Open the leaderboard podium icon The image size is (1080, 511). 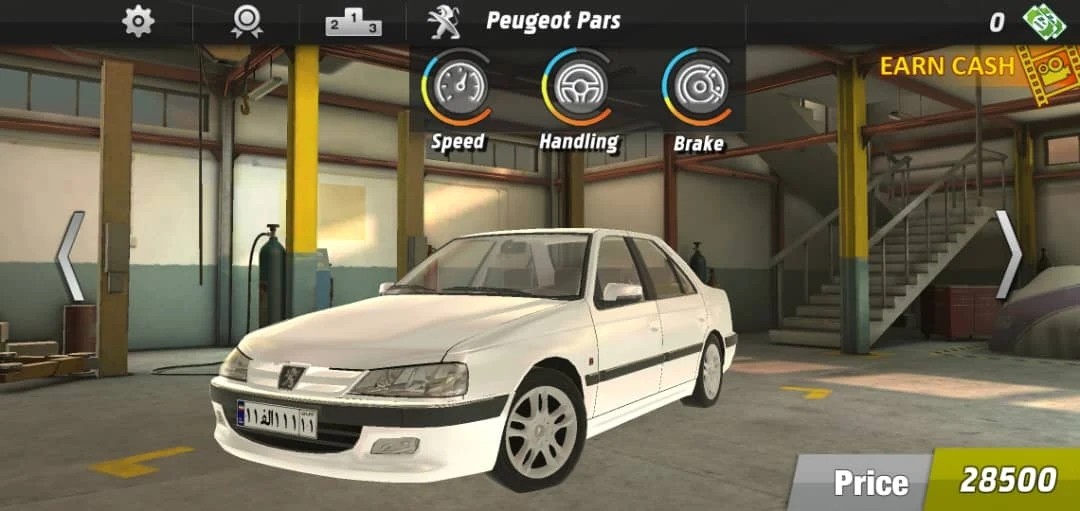353,22
